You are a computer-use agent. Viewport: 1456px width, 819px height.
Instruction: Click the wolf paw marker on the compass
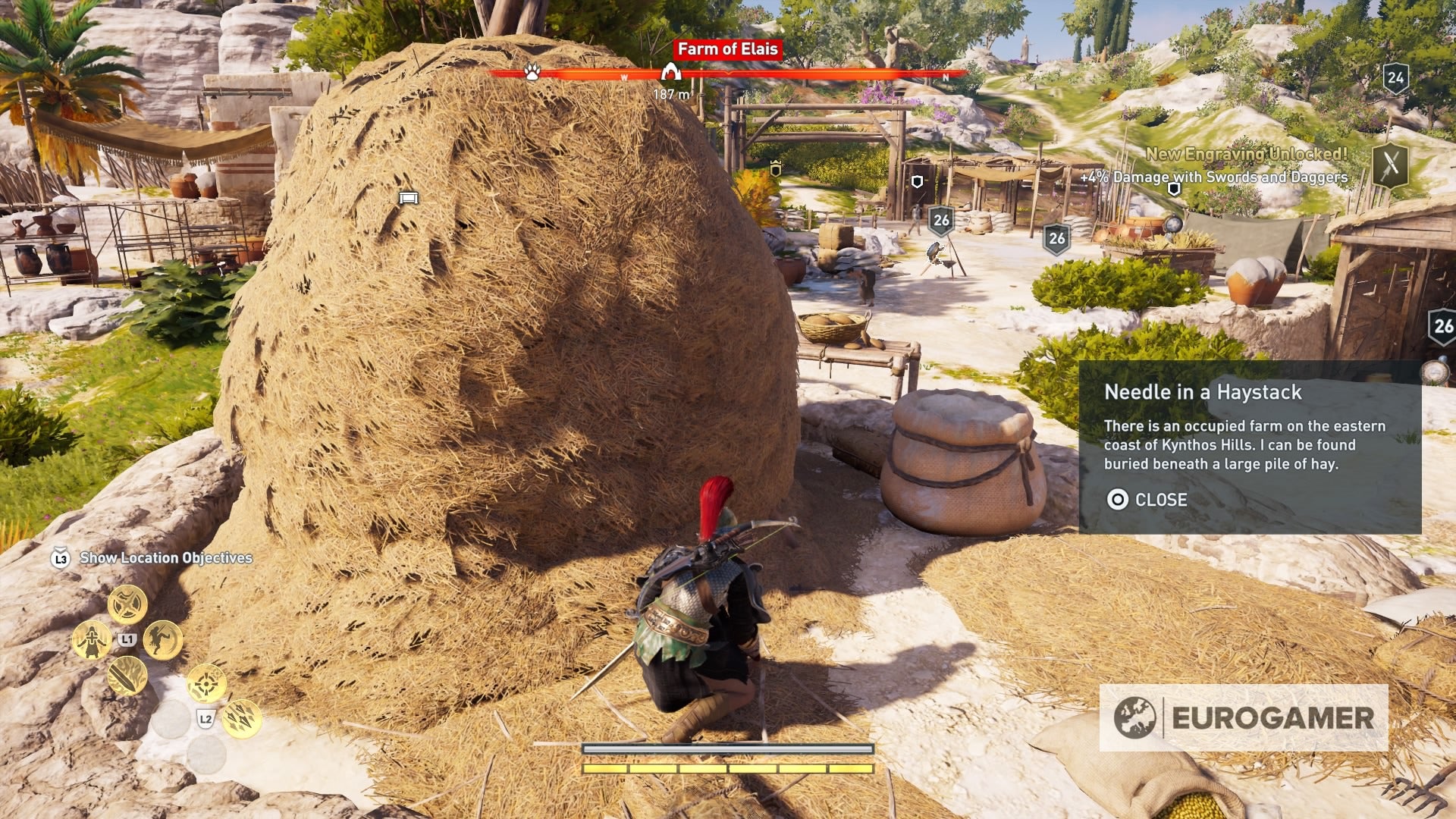533,72
